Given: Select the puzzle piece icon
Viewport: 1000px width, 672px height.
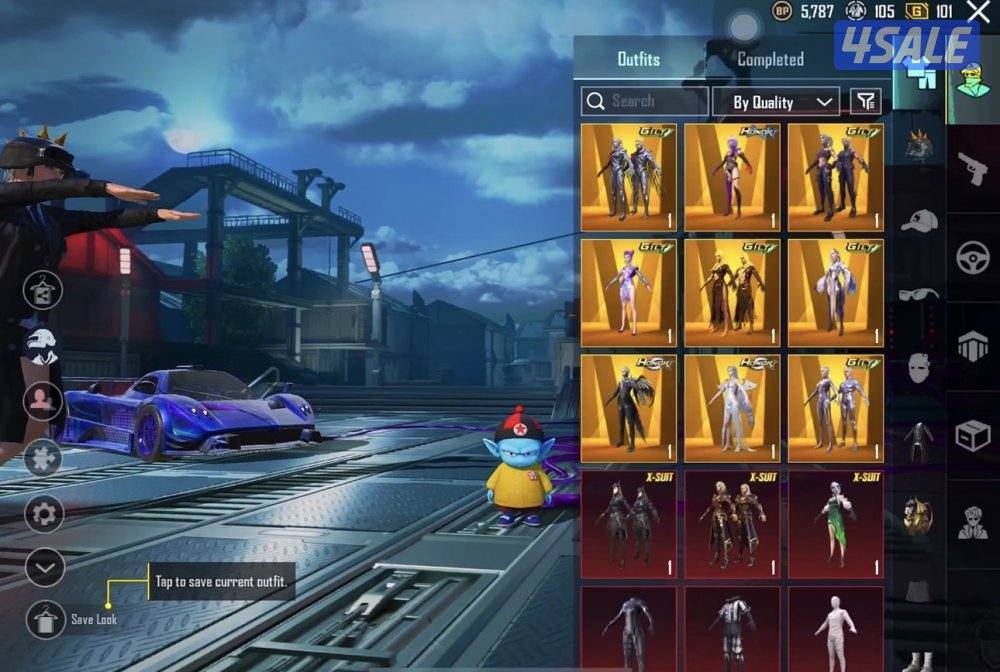Looking at the screenshot, I should click(x=43, y=458).
